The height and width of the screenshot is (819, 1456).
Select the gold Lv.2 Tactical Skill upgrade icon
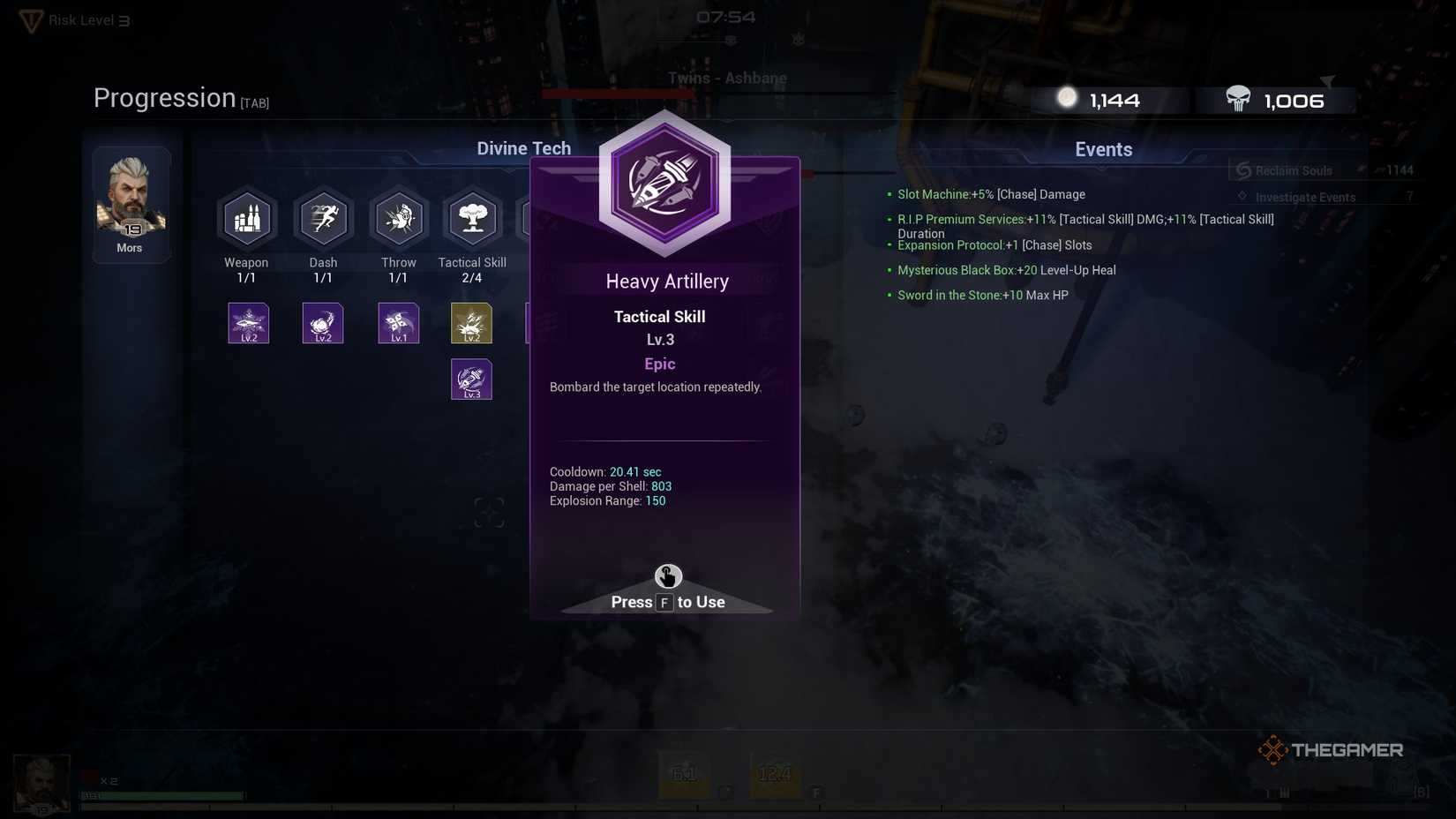[x=471, y=323]
